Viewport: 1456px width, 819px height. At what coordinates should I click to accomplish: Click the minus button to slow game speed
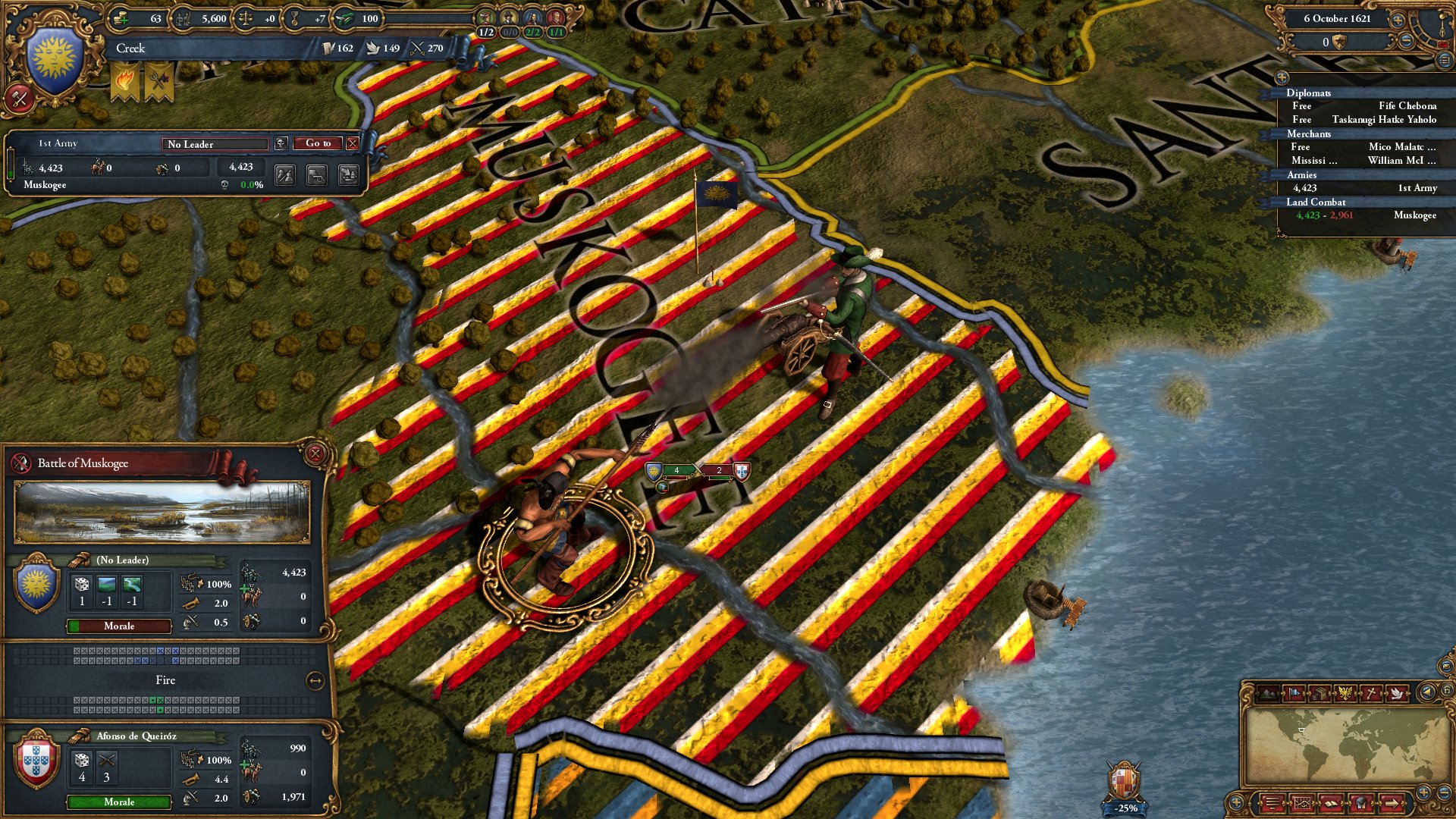click(x=1406, y=41)
